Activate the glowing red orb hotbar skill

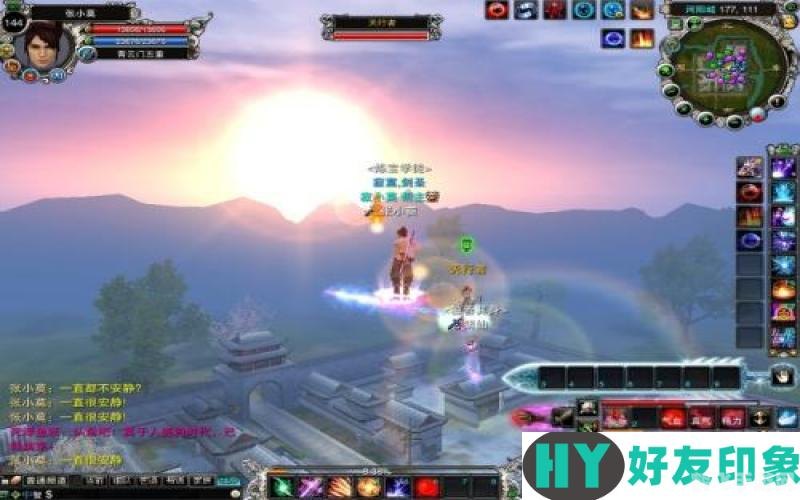coord(427,488)
